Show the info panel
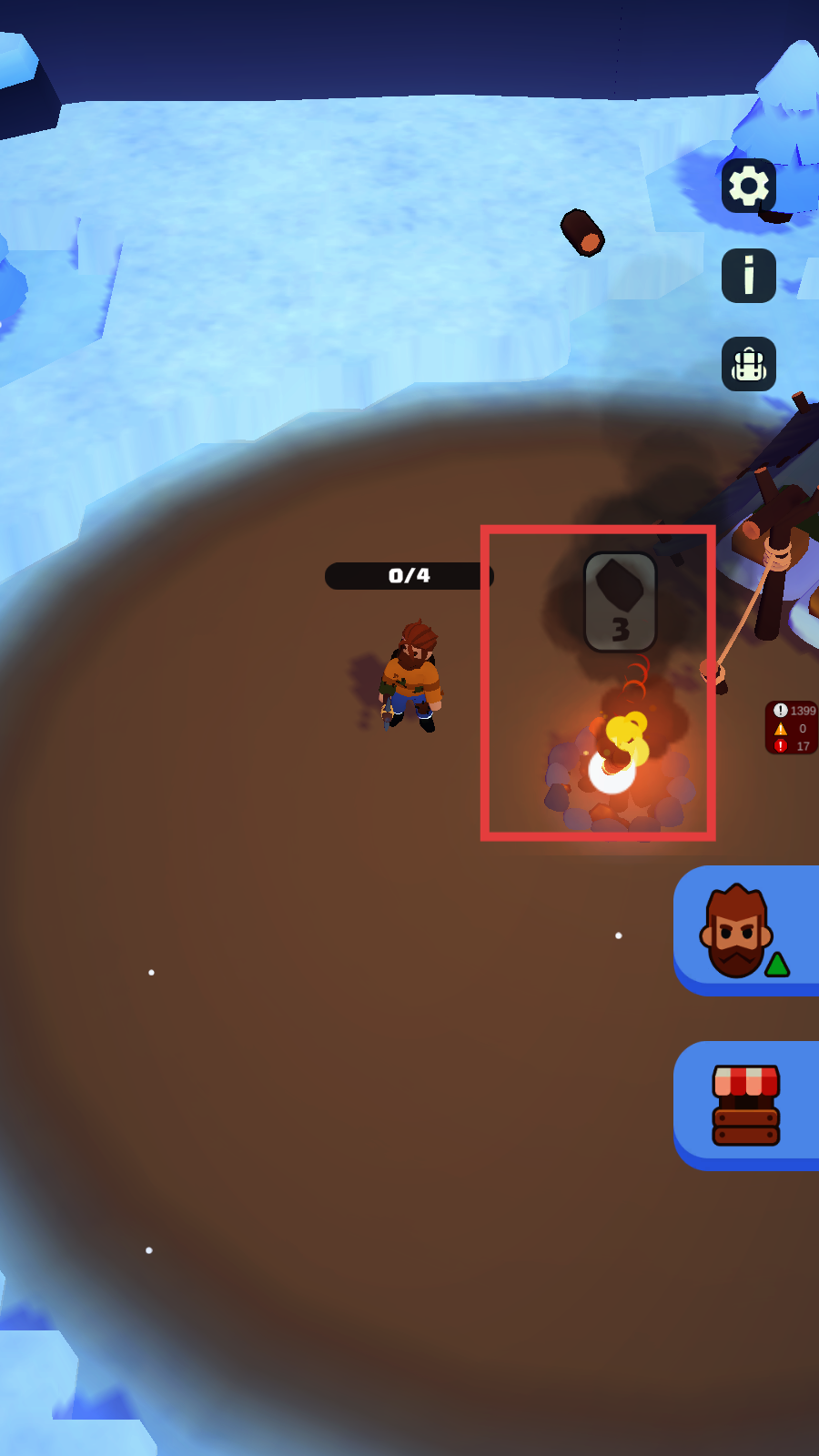This screenshot has width=819, height=1456. pos(749,276)
